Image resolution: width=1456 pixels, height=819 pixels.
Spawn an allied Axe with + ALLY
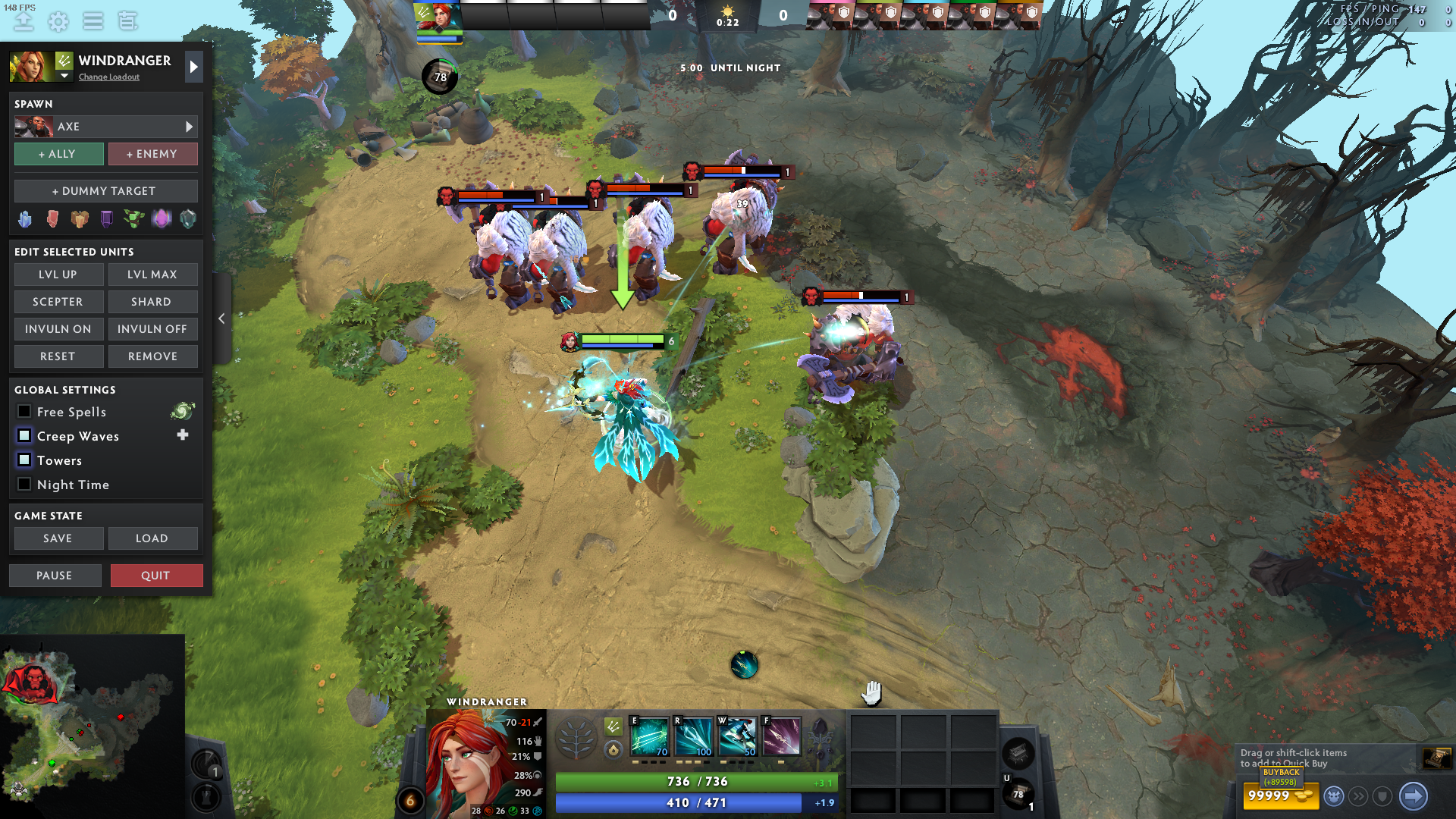tap(58, 154)
